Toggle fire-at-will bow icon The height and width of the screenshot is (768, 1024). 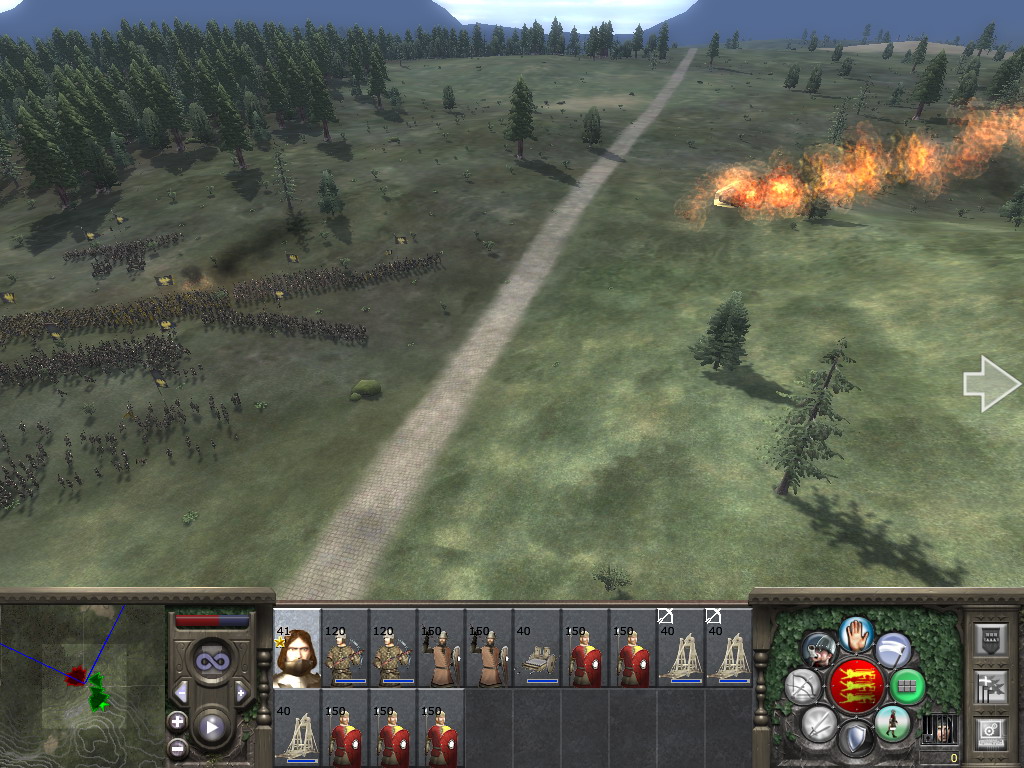tap(803, 686)
